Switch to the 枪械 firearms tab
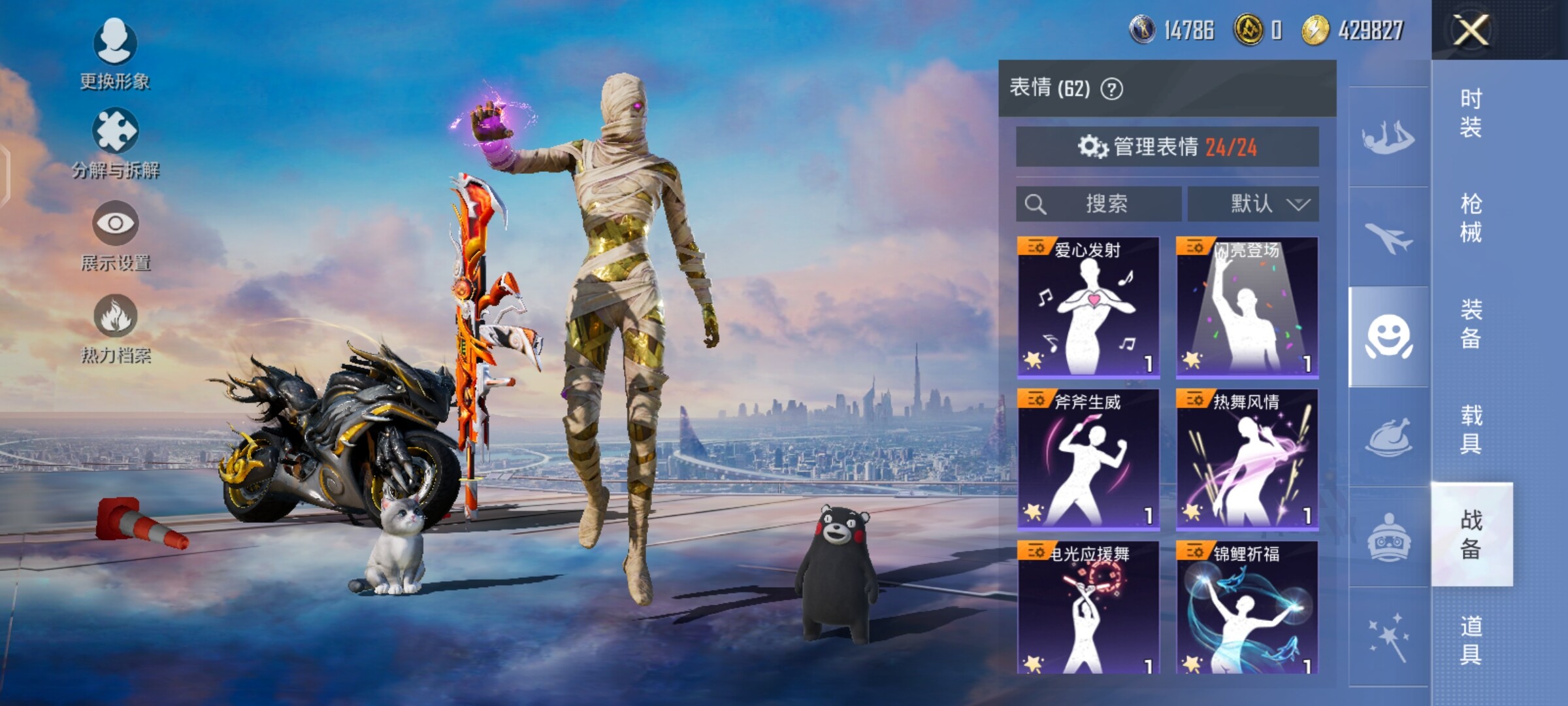 pos(1471,218)
